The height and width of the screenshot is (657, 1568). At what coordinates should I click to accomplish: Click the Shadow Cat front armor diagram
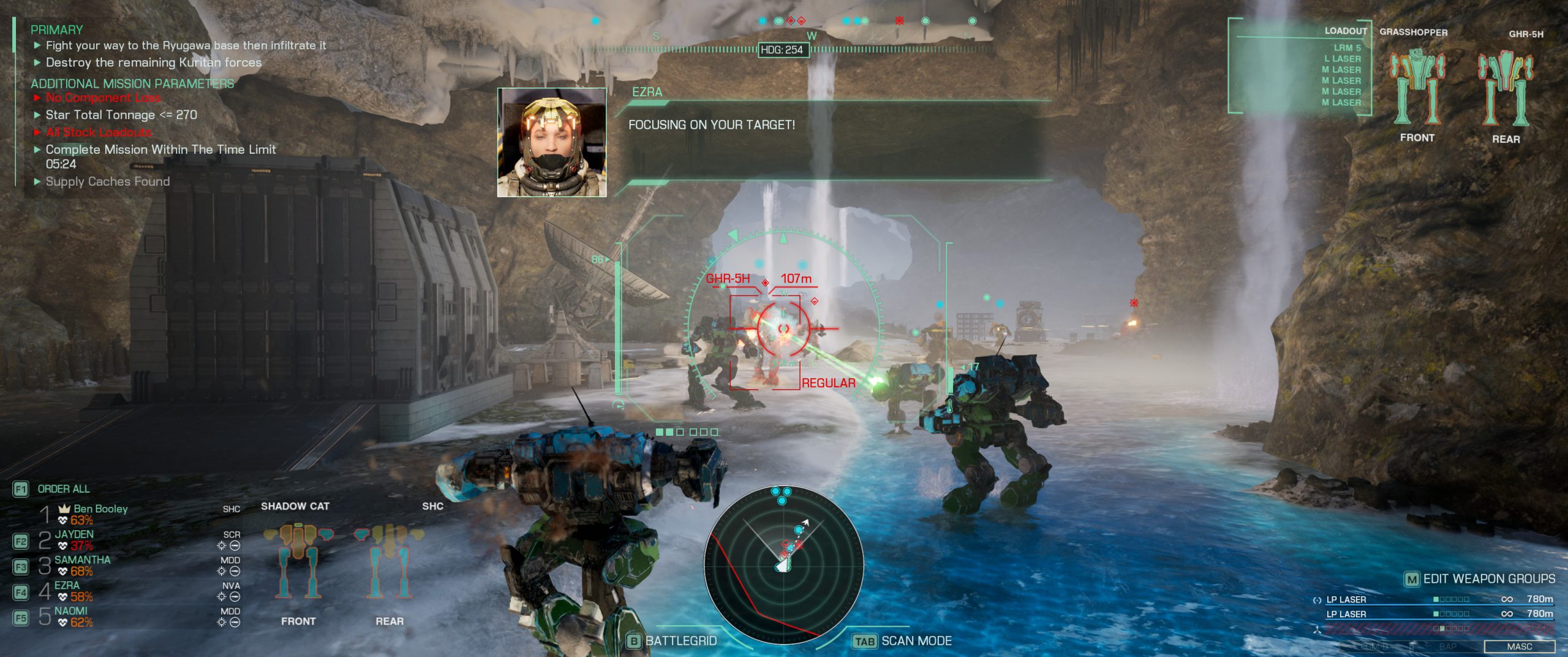[x=298, y=560]
